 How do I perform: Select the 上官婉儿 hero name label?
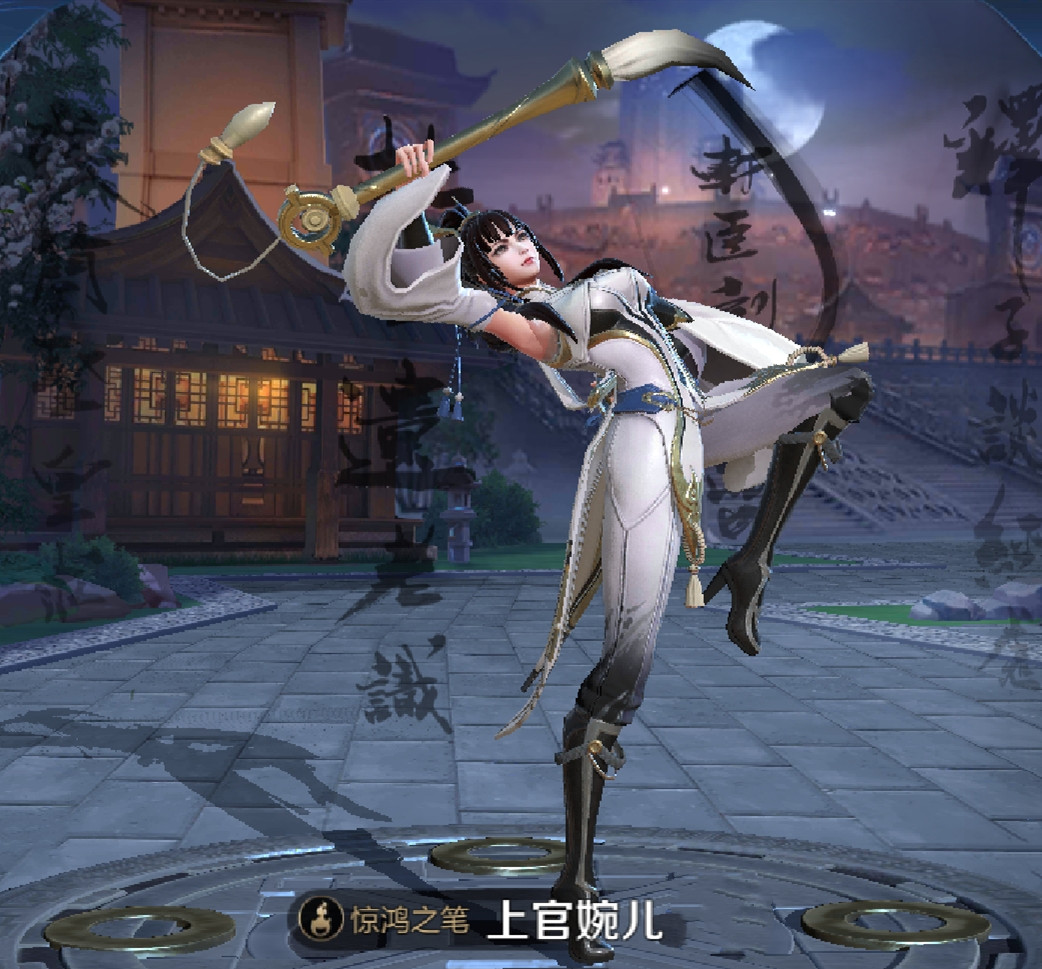575,921
